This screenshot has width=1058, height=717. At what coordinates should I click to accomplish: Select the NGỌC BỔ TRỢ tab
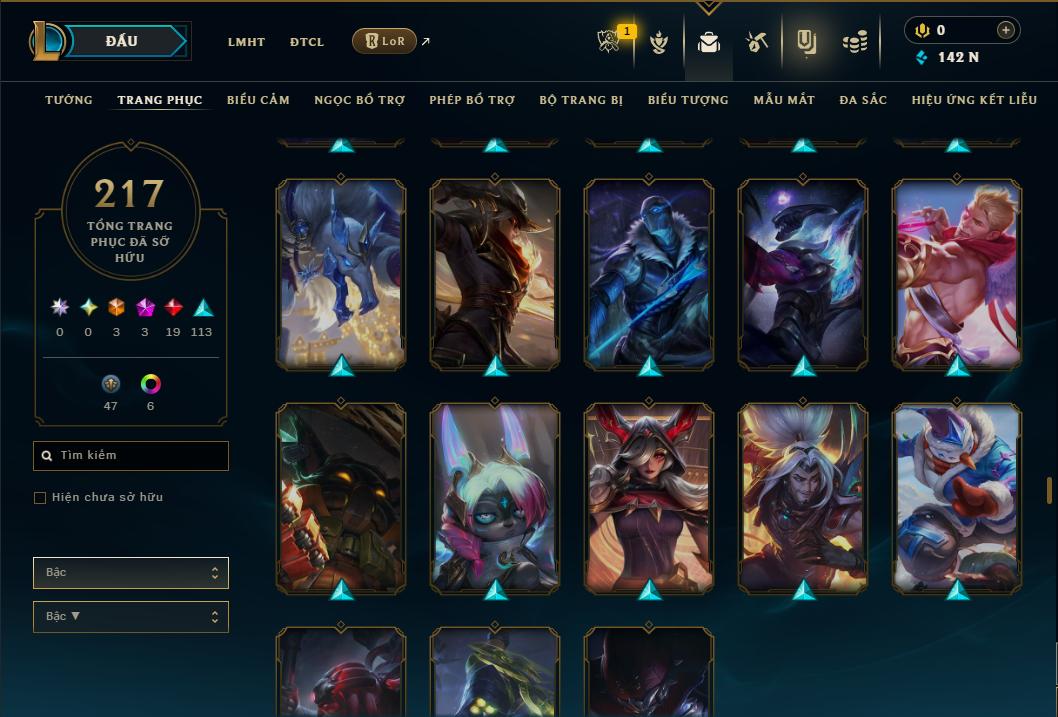359,100
